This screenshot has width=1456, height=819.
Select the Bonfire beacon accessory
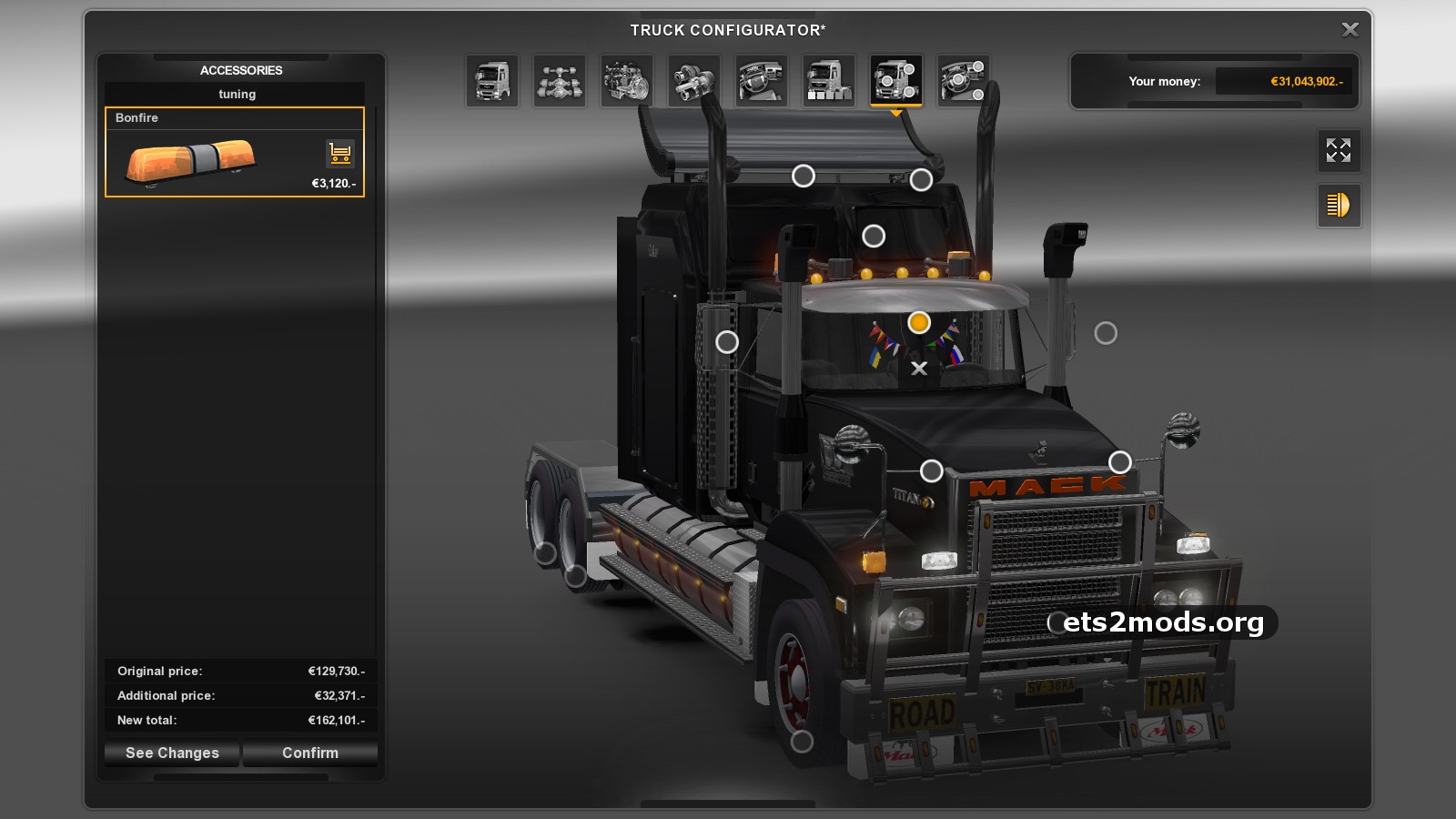(x=191, y=160)
